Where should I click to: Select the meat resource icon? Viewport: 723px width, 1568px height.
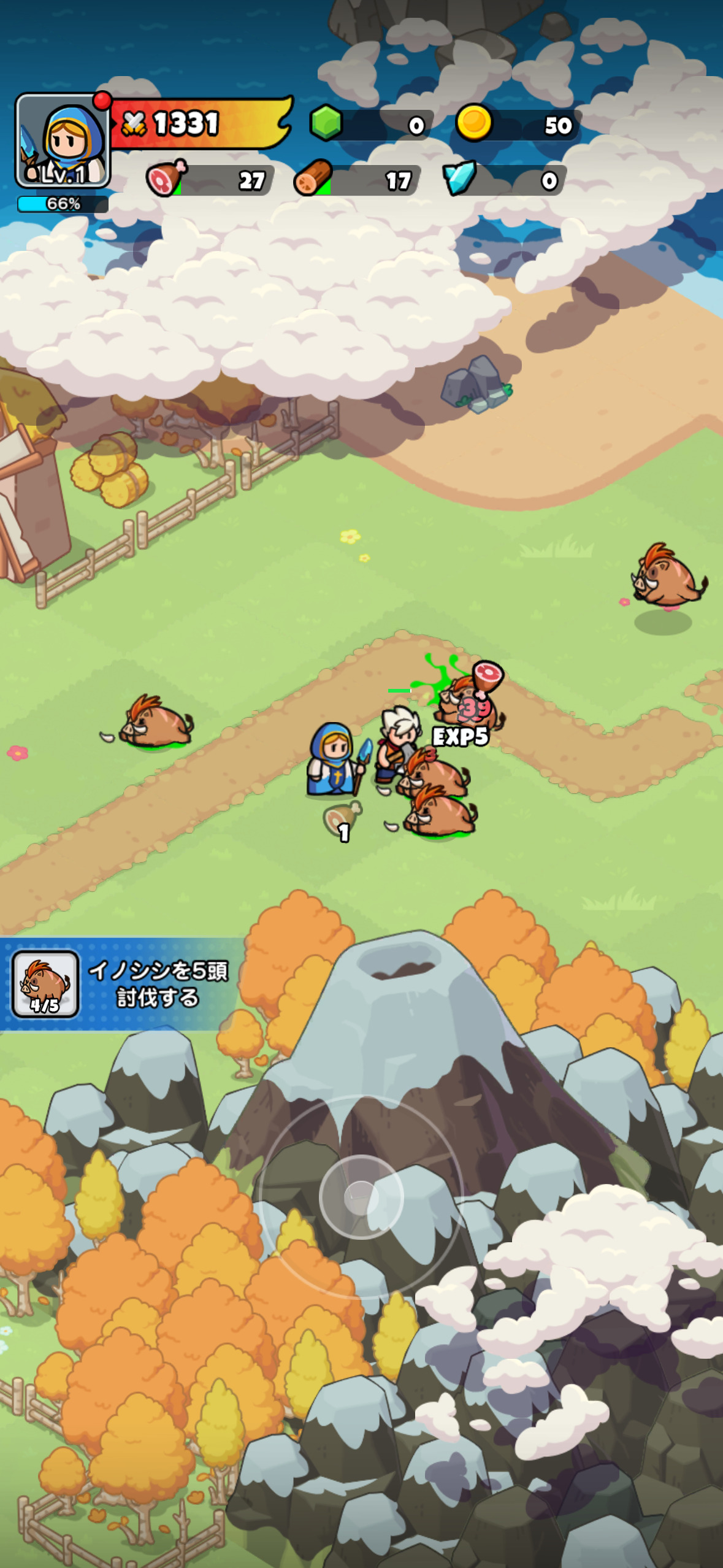pyautogui.click(x=166, y=179)
